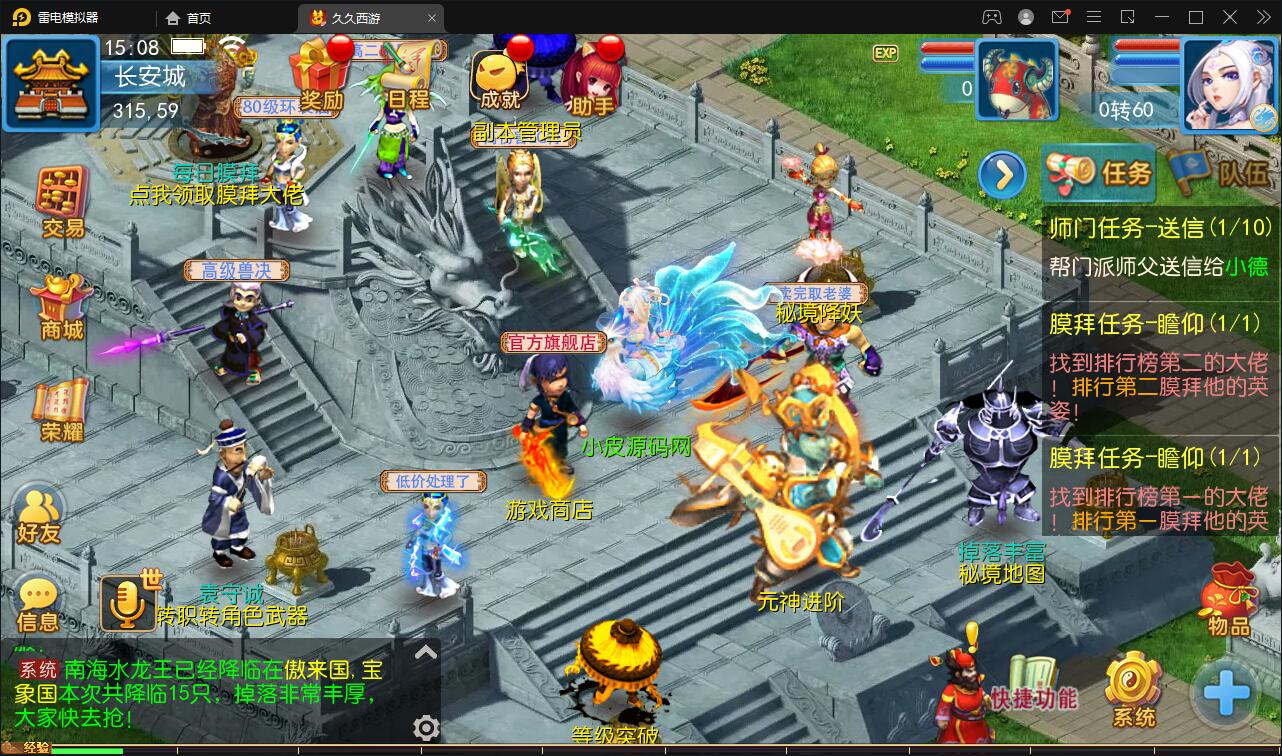Activate the microphone voice chat button
This screenshot has height=756, width=1282.
(x=127, y=602)
